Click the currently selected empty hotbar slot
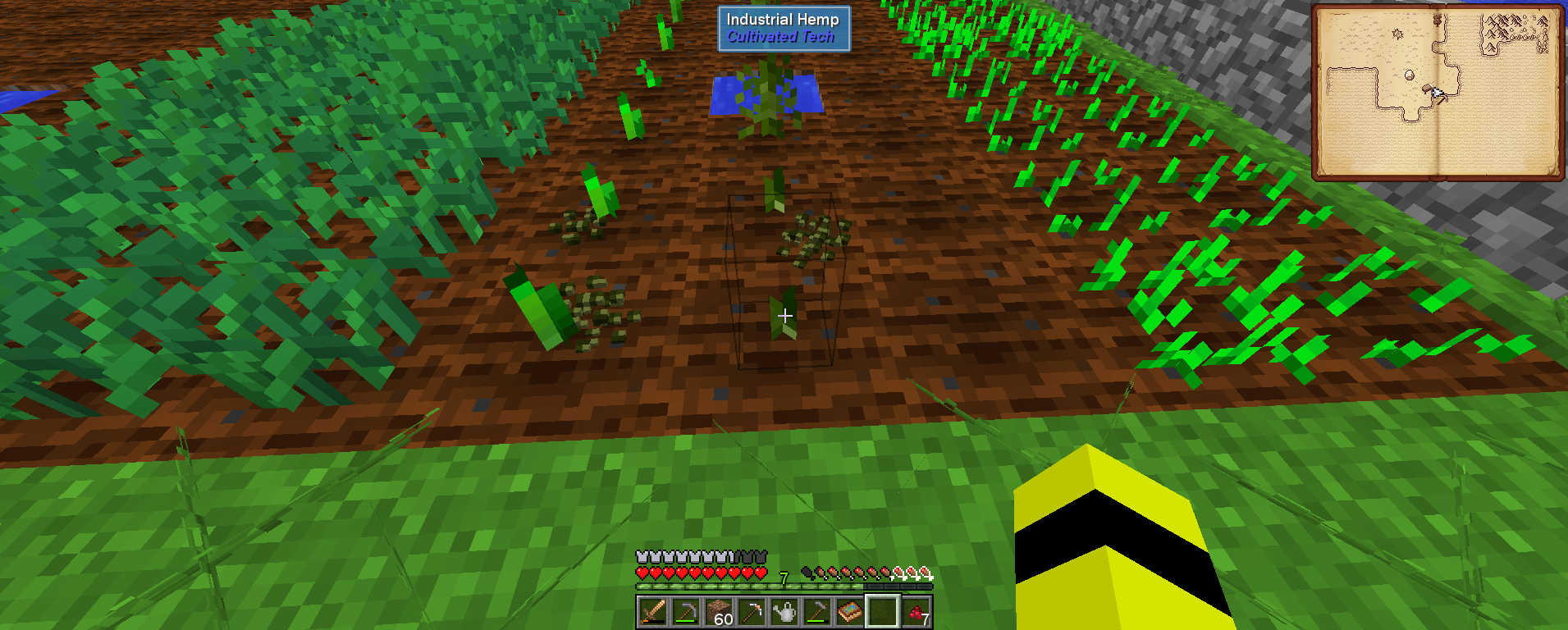 [x=883, y=613]
